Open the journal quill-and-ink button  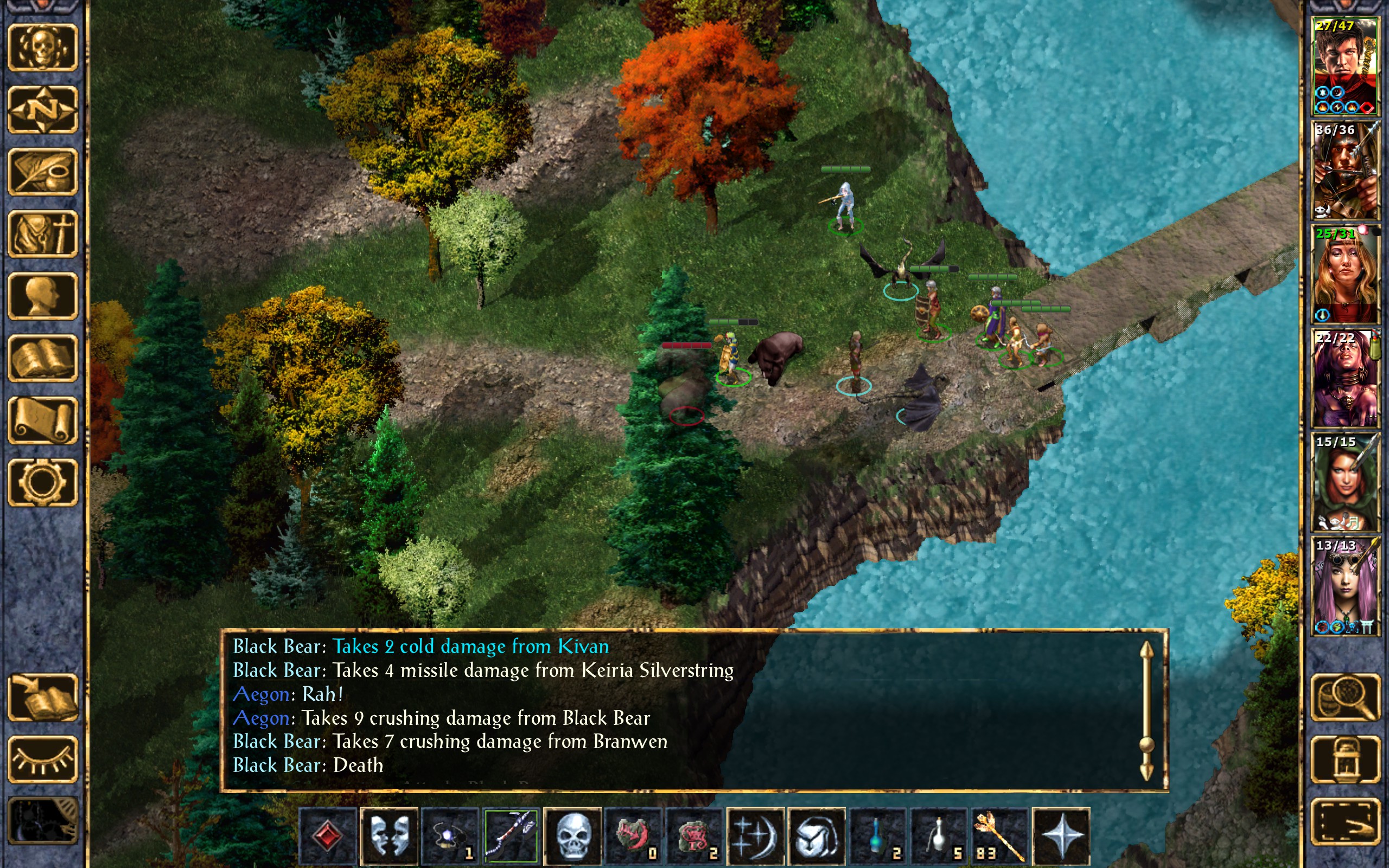[x=43, y=171]
